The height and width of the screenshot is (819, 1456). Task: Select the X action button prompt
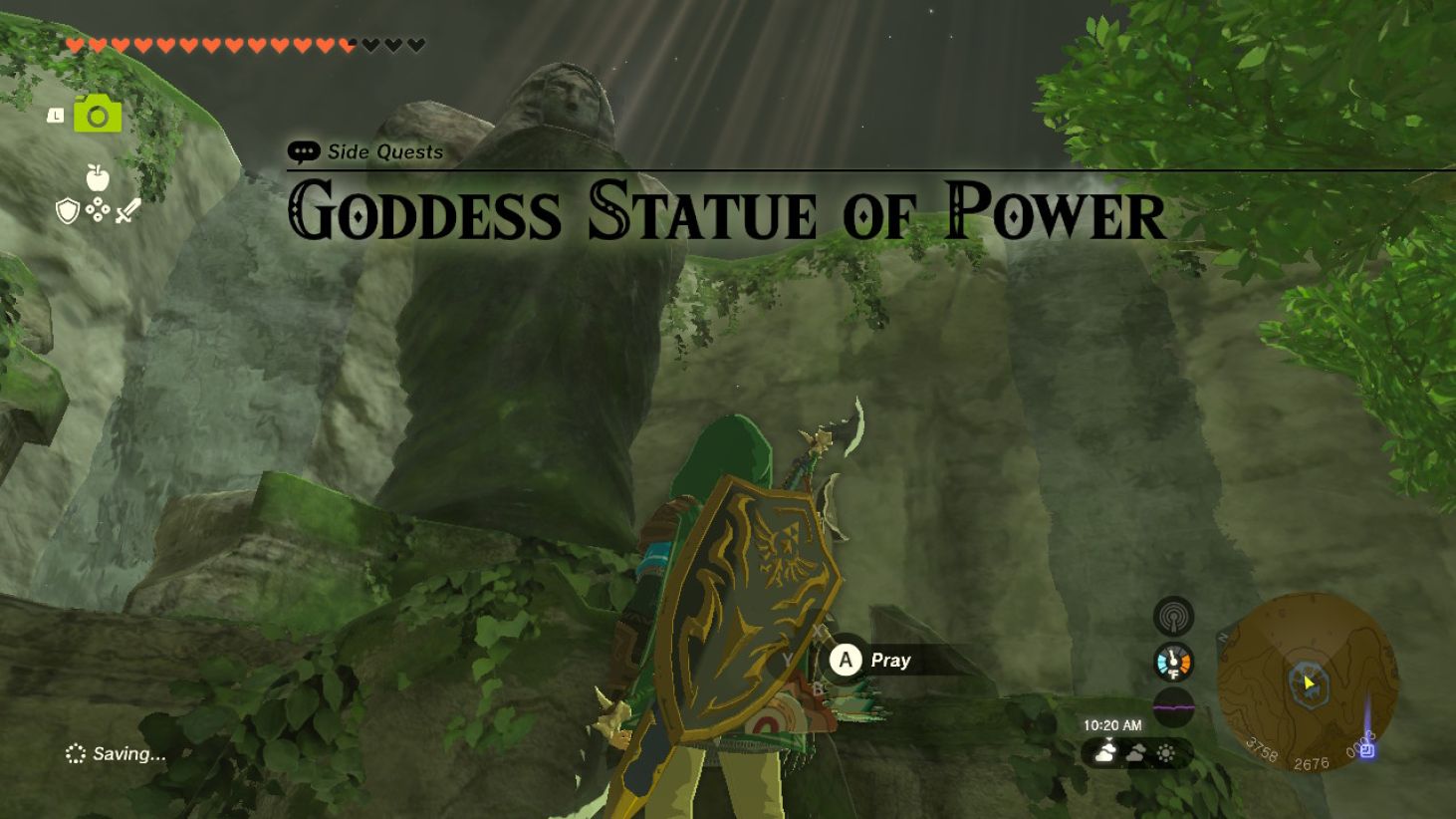point(819,631)
